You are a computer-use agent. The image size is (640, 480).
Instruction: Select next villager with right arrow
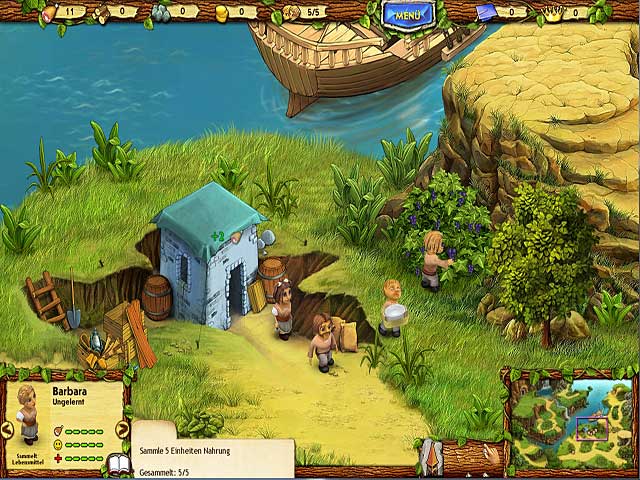pos(123,429)
